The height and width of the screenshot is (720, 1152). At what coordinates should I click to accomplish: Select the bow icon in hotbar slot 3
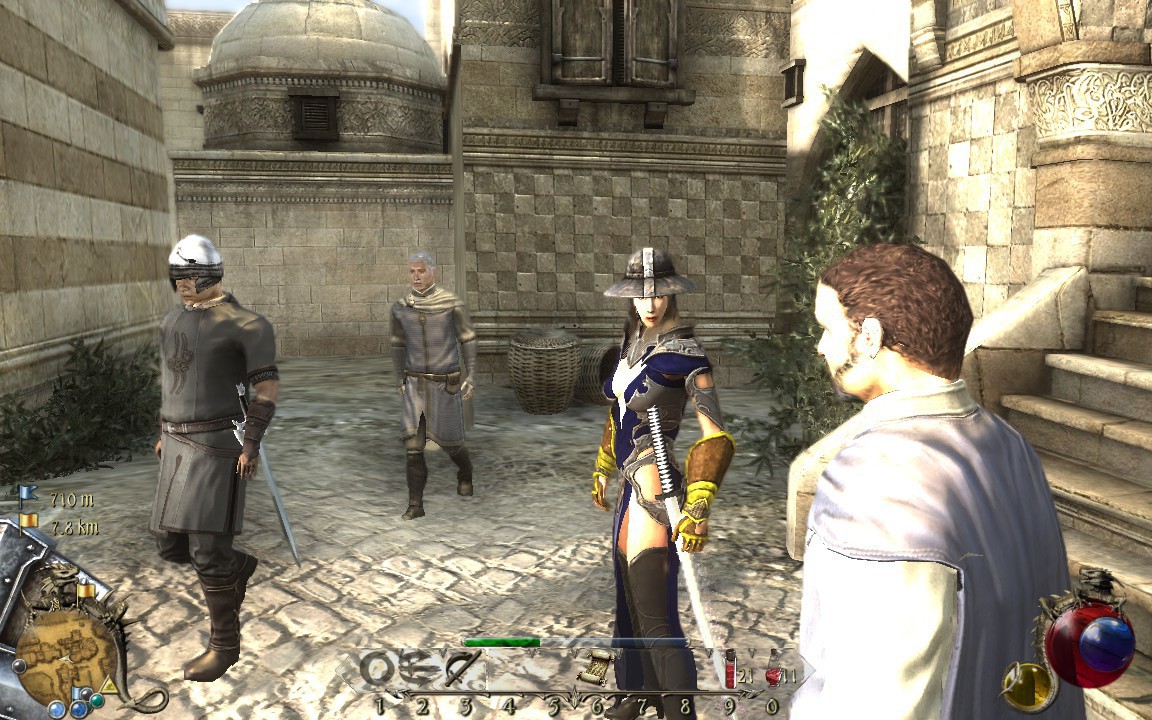click(463, 668)
